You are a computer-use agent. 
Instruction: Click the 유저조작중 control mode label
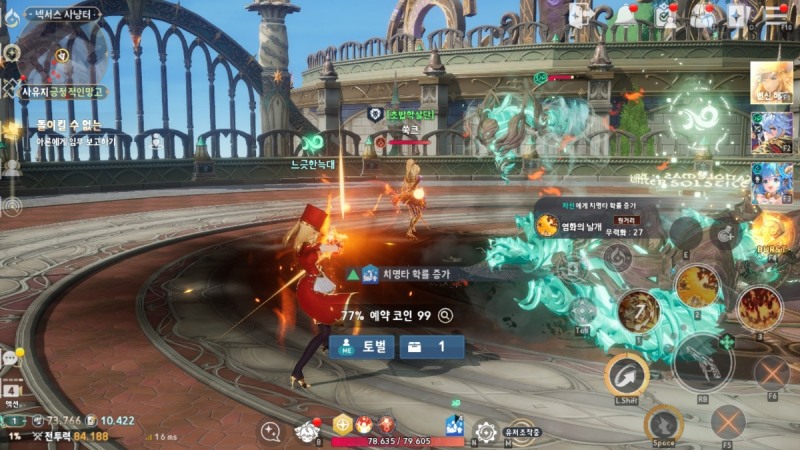tap(521, 432)
